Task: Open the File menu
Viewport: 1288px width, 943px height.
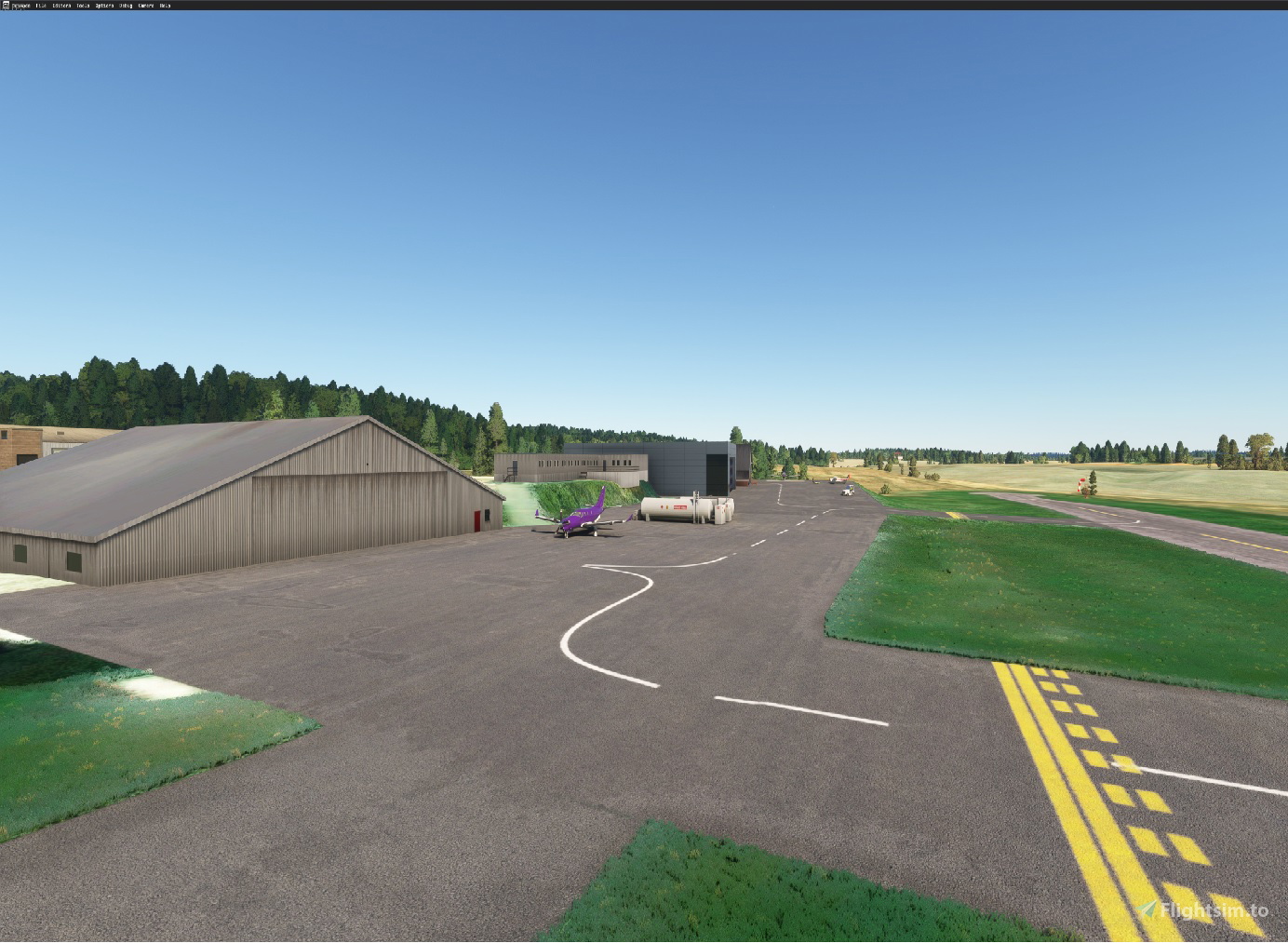Action: coord(40,4)
